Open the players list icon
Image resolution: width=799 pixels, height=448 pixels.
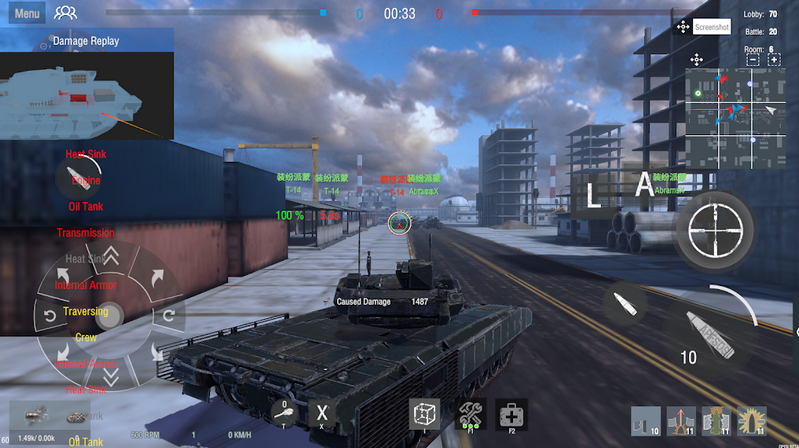click(65, 13)
